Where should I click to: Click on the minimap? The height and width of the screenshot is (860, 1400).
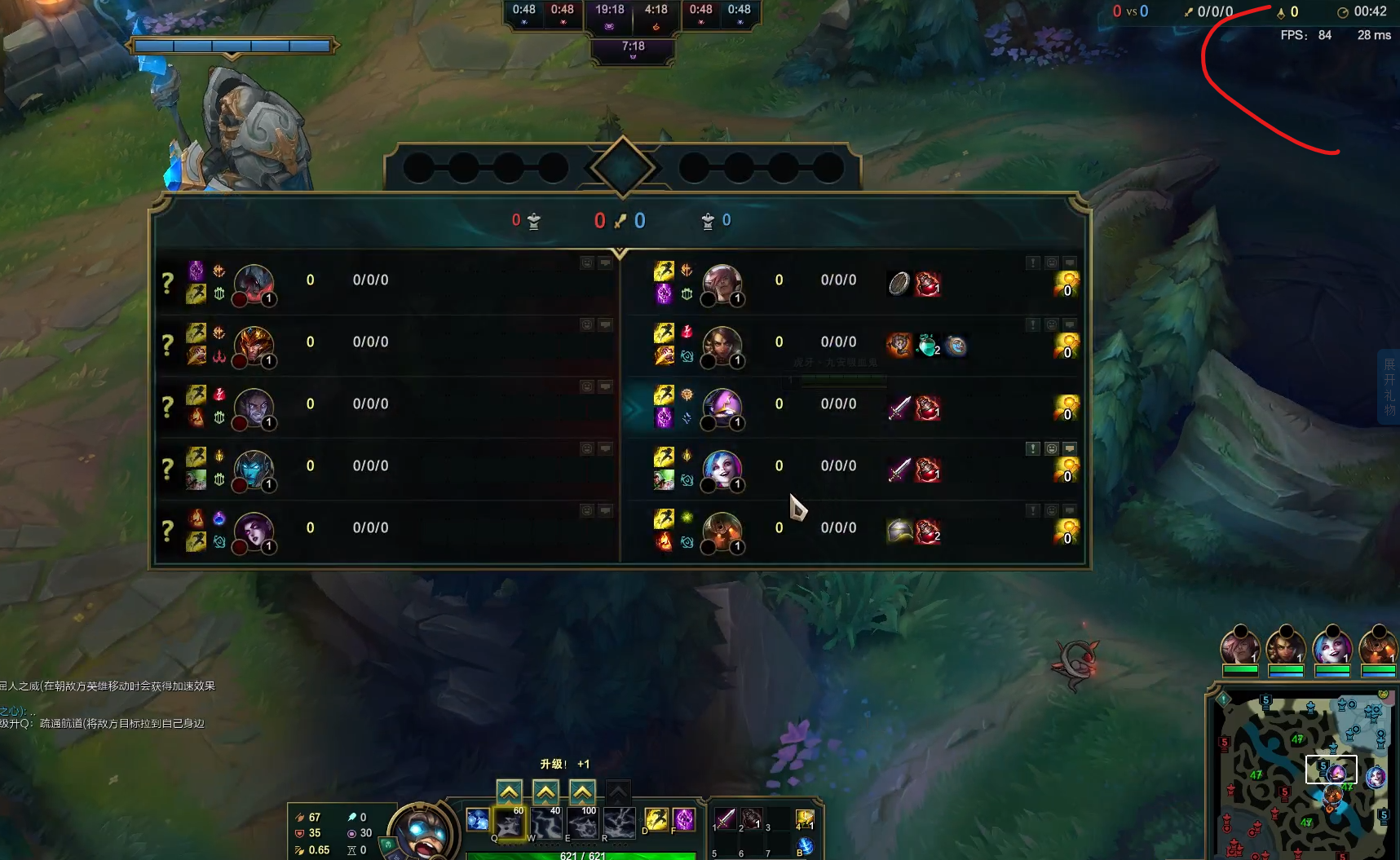pos(1301,774)
